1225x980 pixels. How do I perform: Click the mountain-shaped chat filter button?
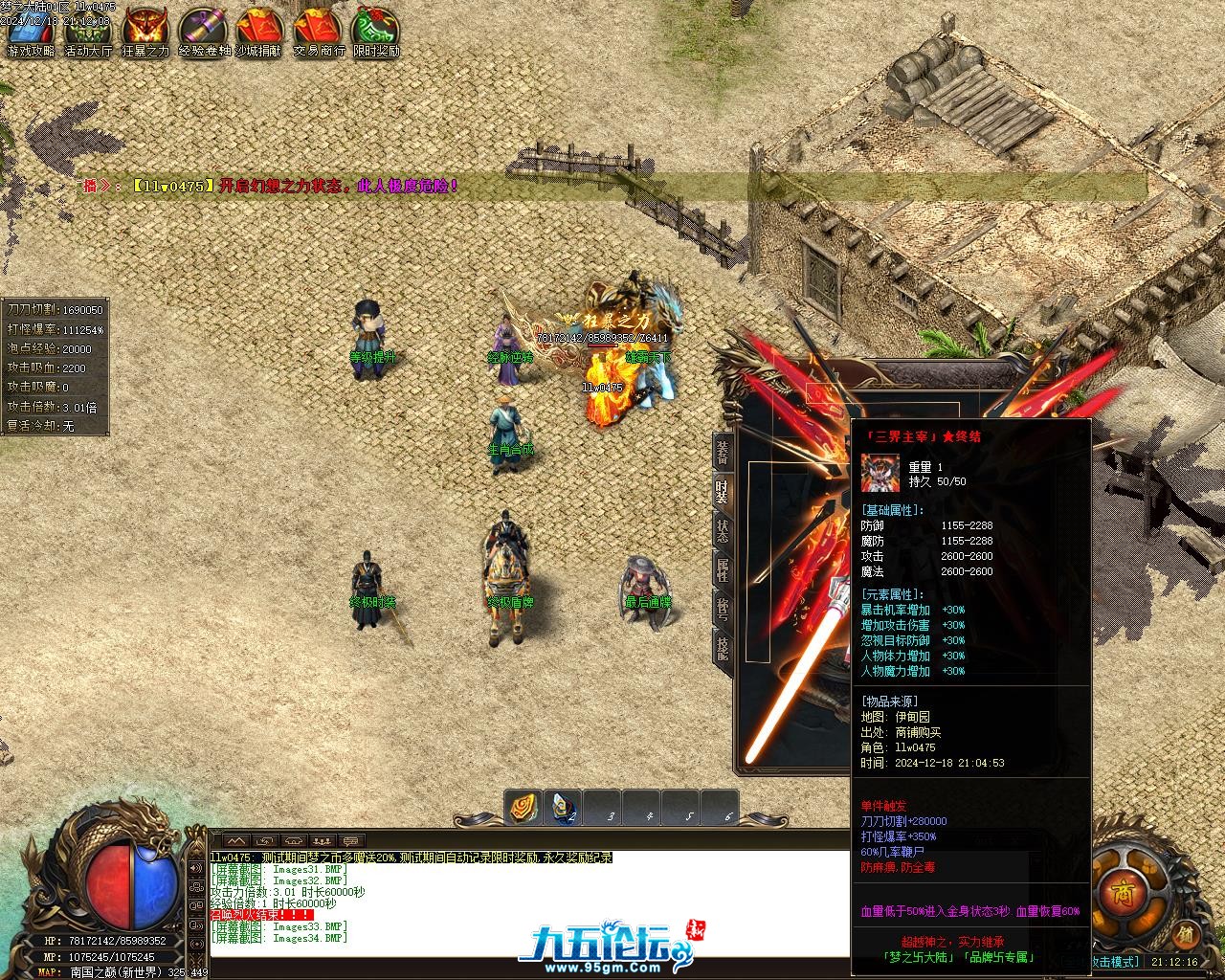tap(235, 841)
